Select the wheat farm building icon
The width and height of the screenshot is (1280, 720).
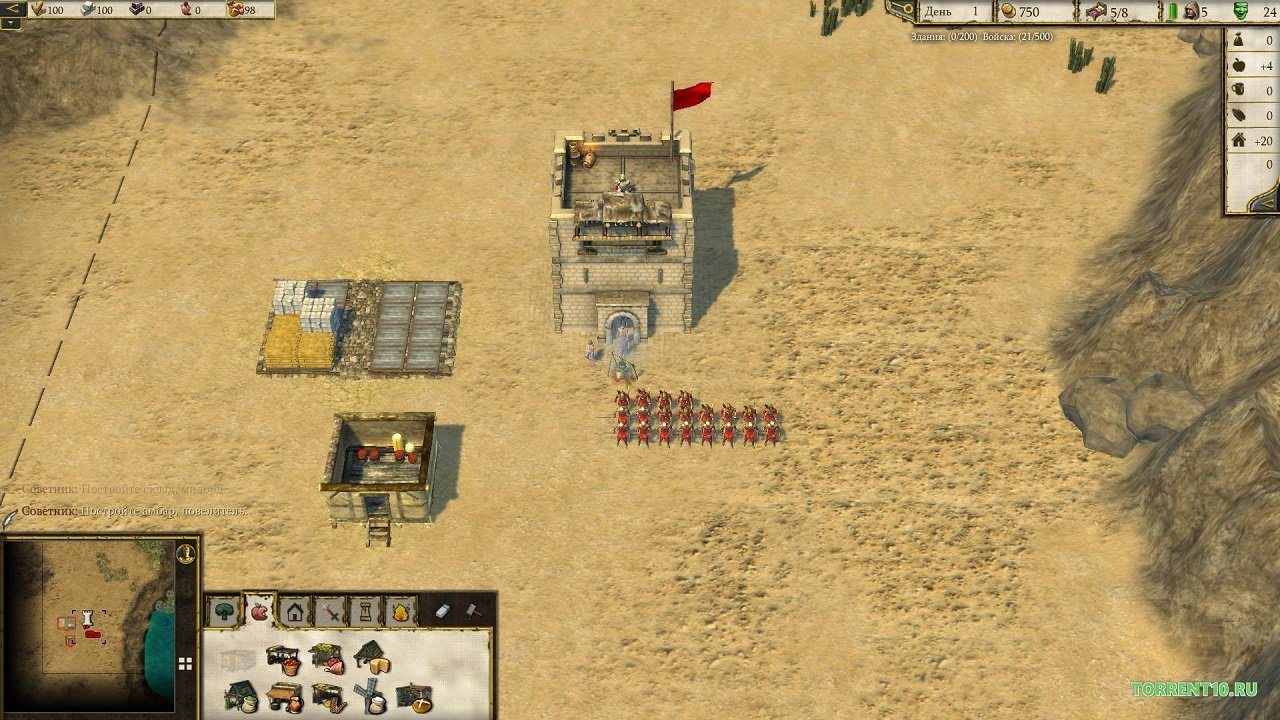[330, 698]
